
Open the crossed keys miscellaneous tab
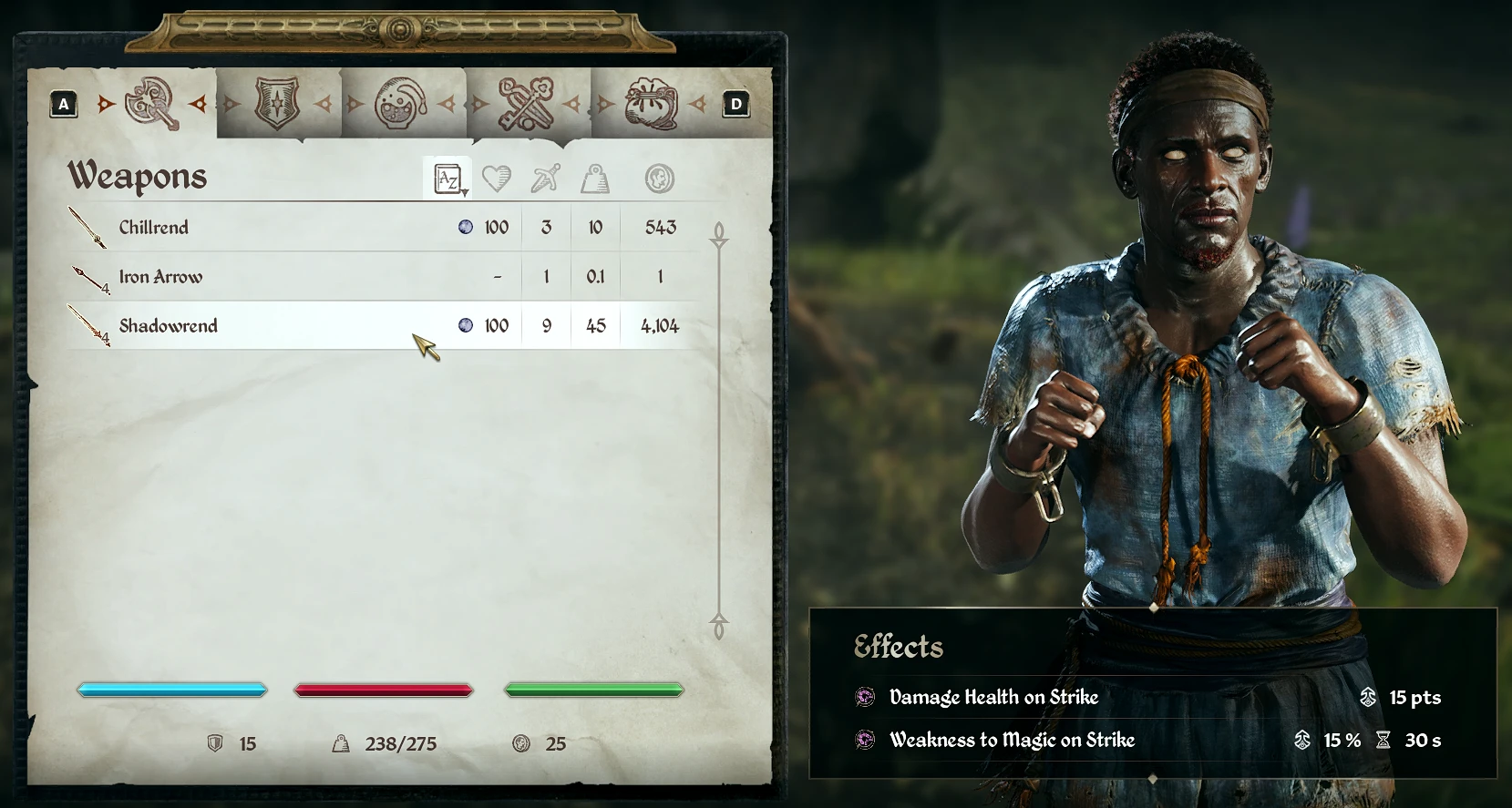click(x=526, y=104)
